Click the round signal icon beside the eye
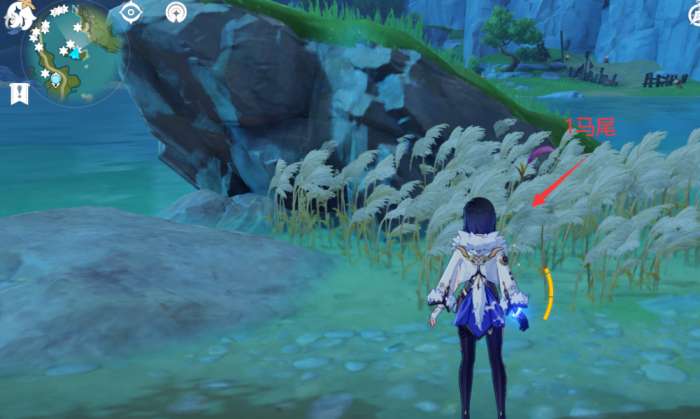 coord(176,12)
